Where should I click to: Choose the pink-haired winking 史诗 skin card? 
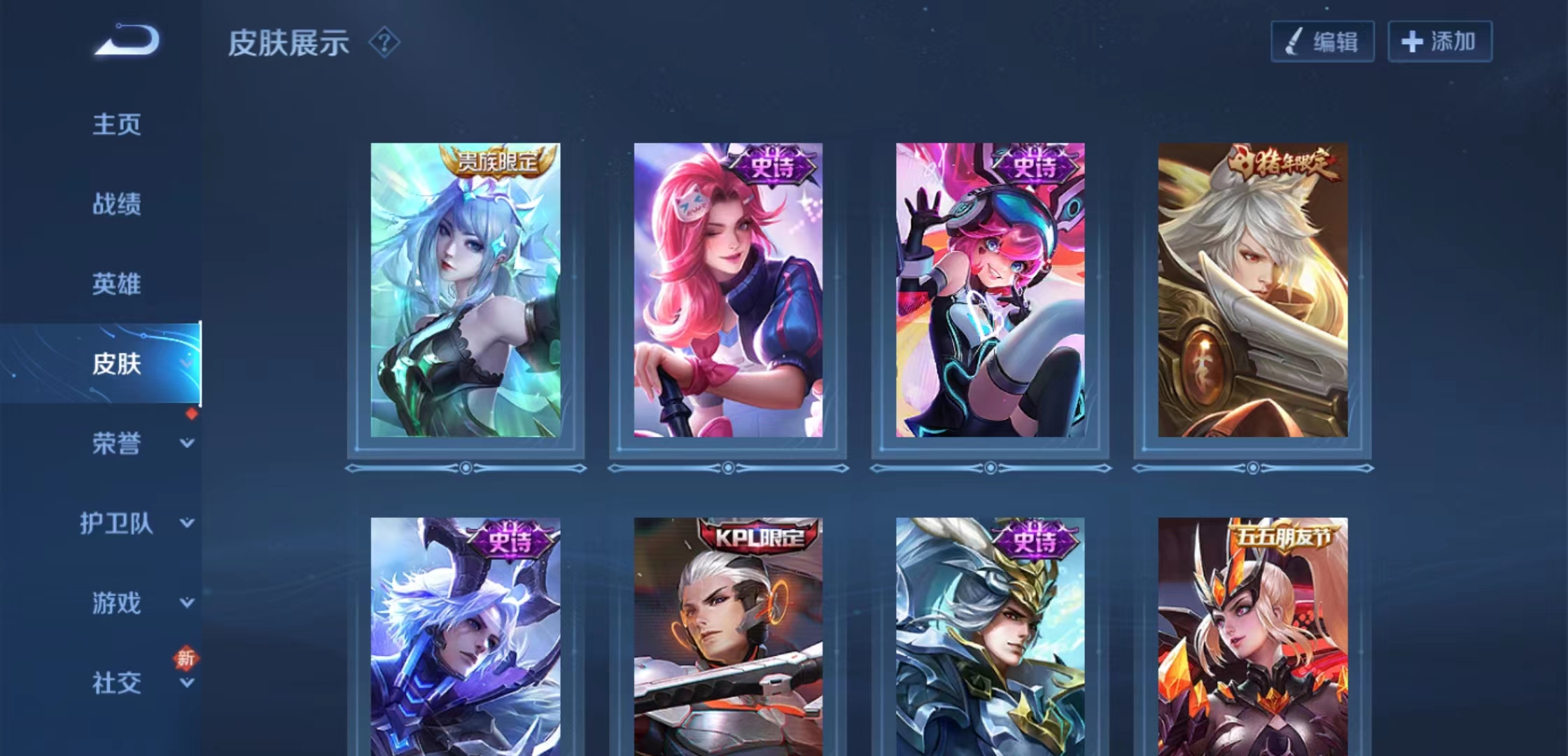[728, 290]
